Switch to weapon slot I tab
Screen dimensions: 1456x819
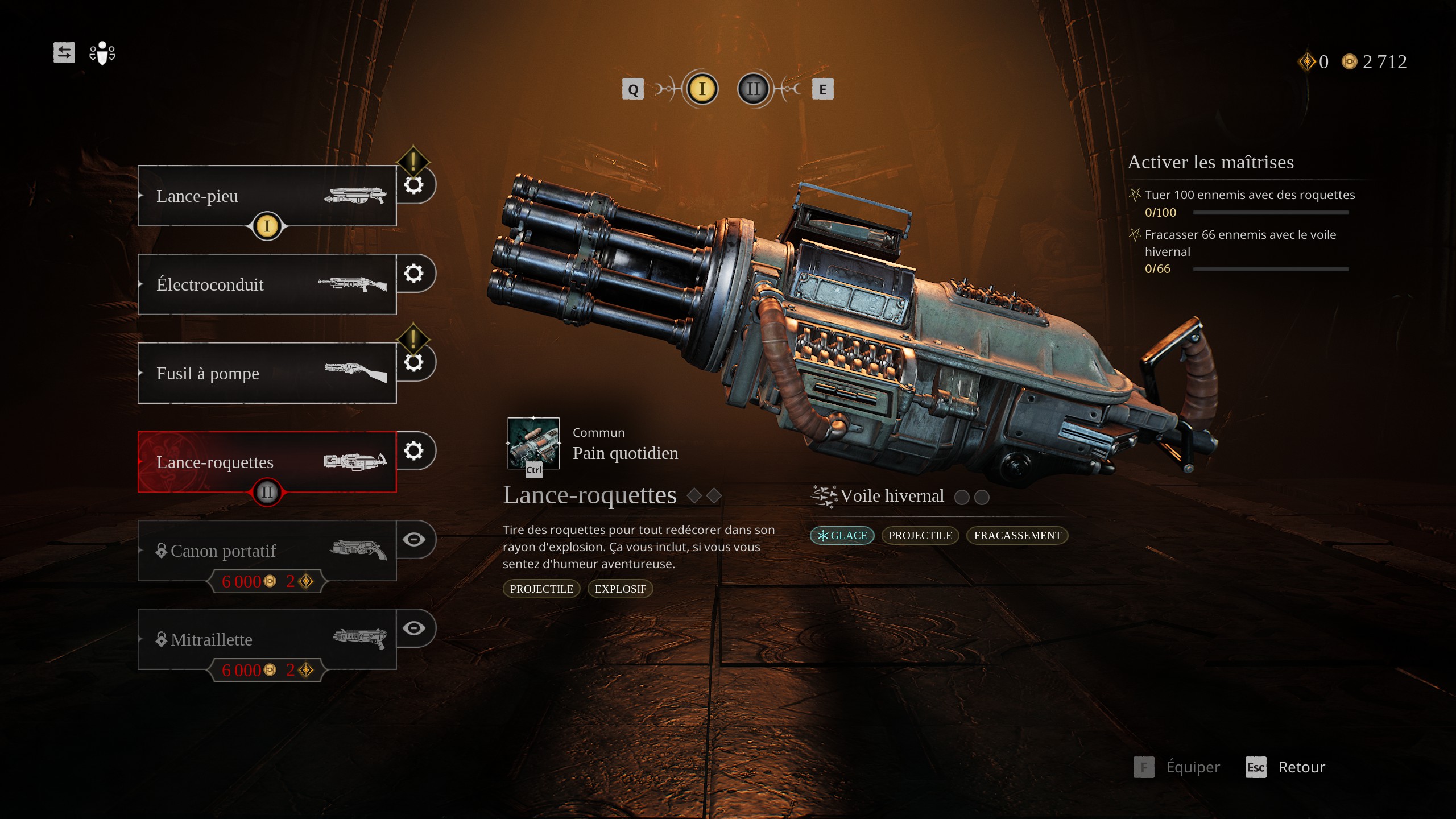(702, 89)
